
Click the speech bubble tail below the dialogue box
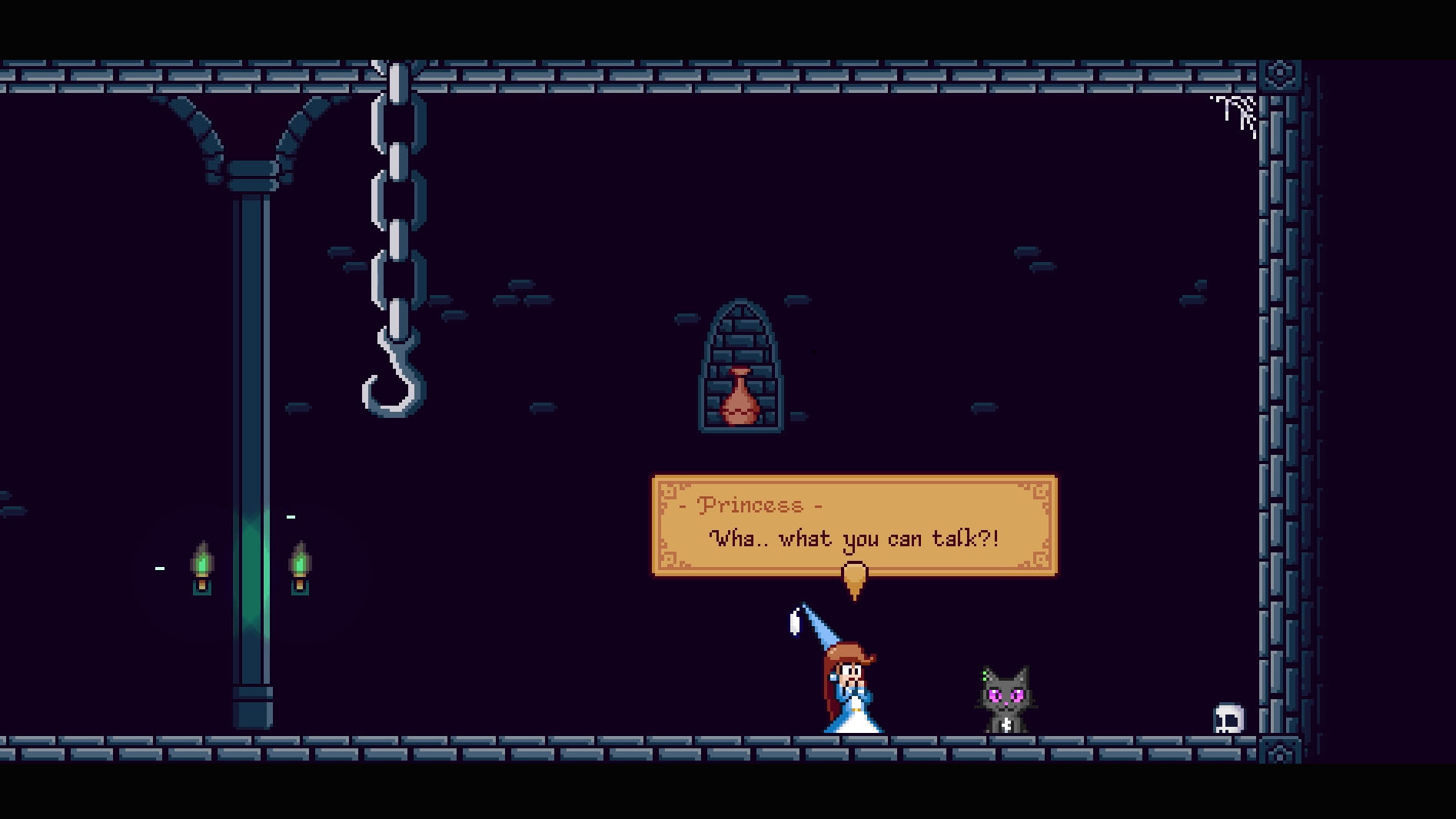point(855,586)
